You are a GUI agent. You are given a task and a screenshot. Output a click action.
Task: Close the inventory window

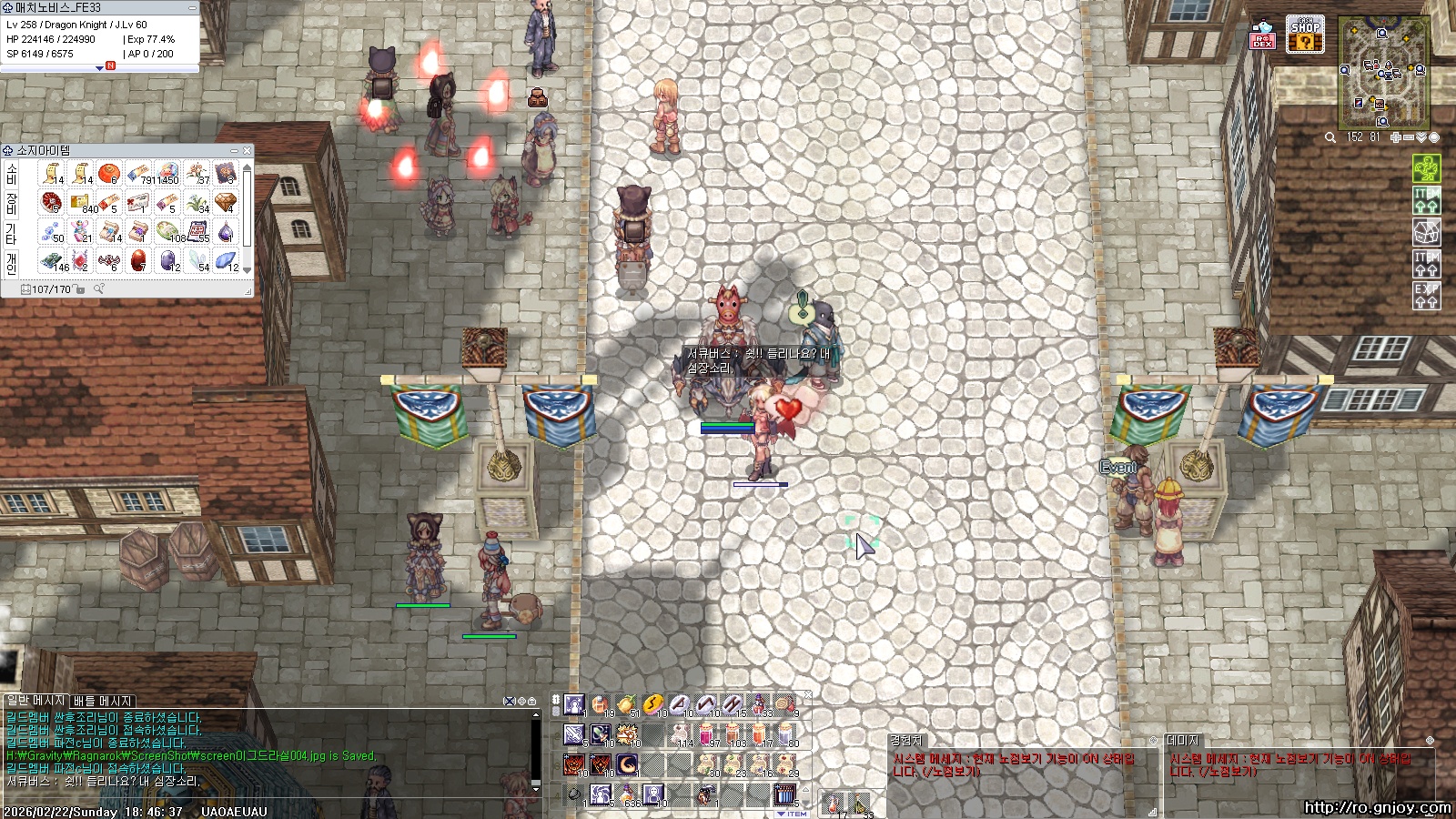[x=247, y=150]
